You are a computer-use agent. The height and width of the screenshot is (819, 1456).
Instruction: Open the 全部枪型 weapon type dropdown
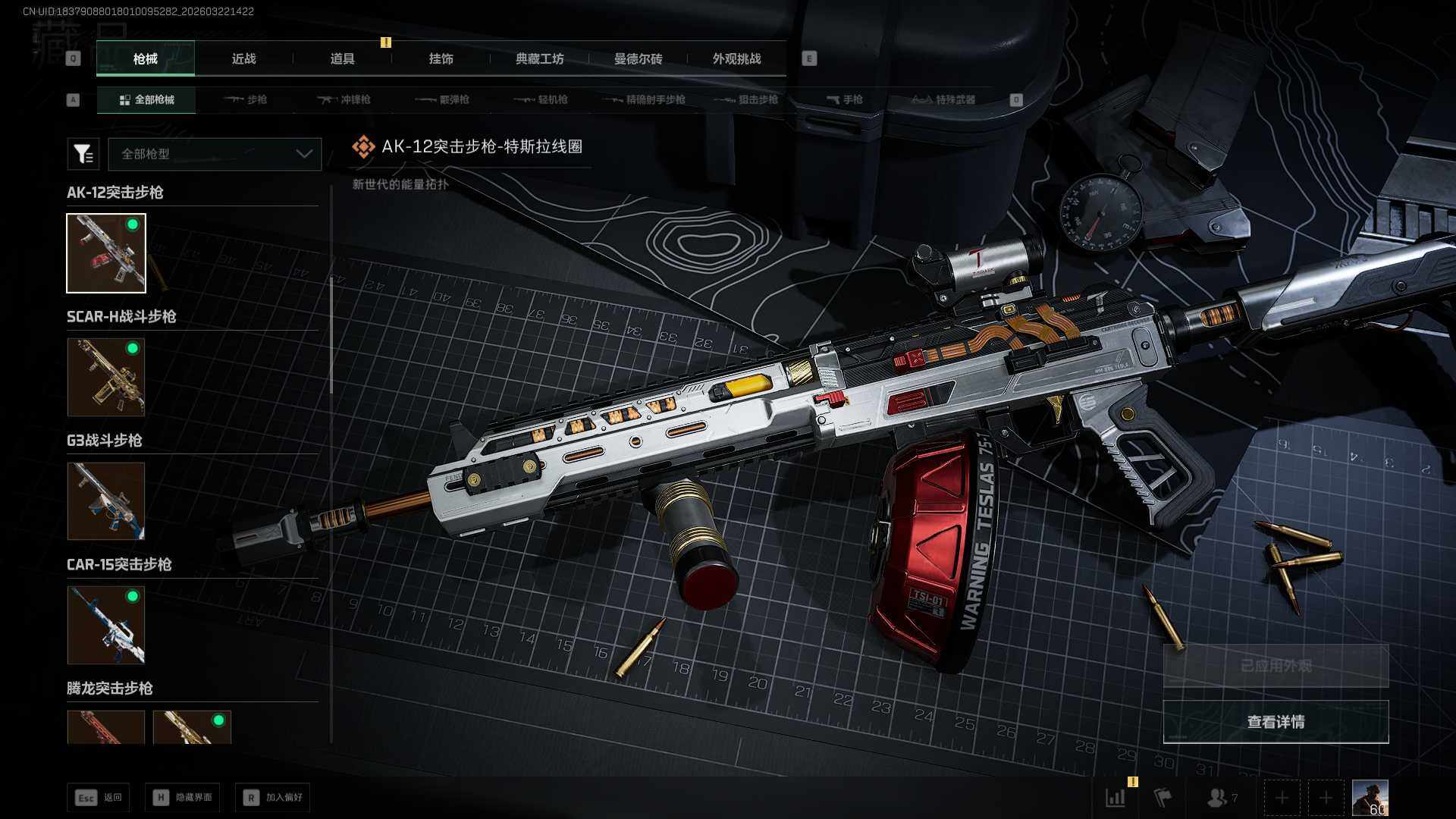[x=215, y=154]
